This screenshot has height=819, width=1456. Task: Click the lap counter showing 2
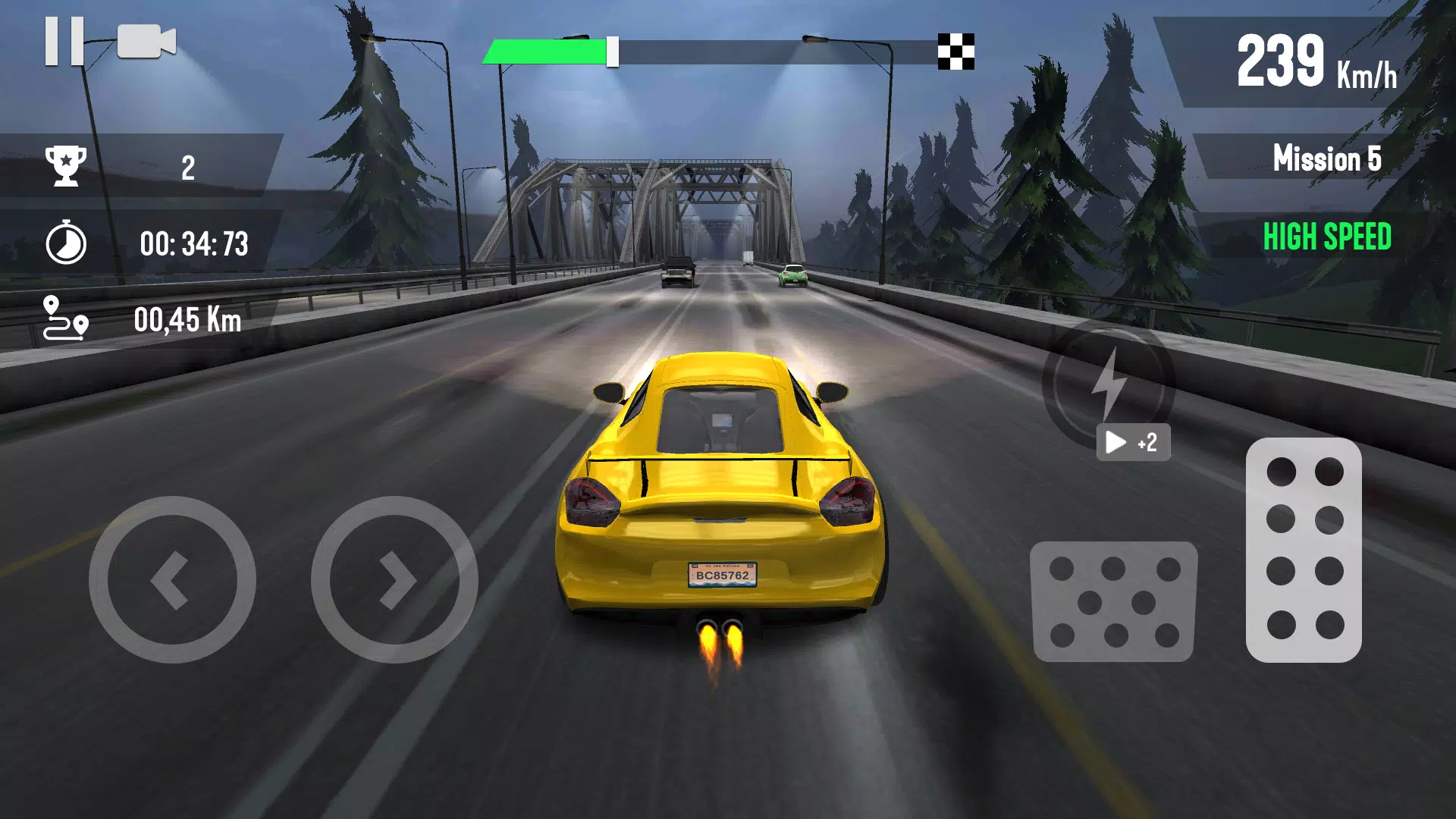coord(188,166)
